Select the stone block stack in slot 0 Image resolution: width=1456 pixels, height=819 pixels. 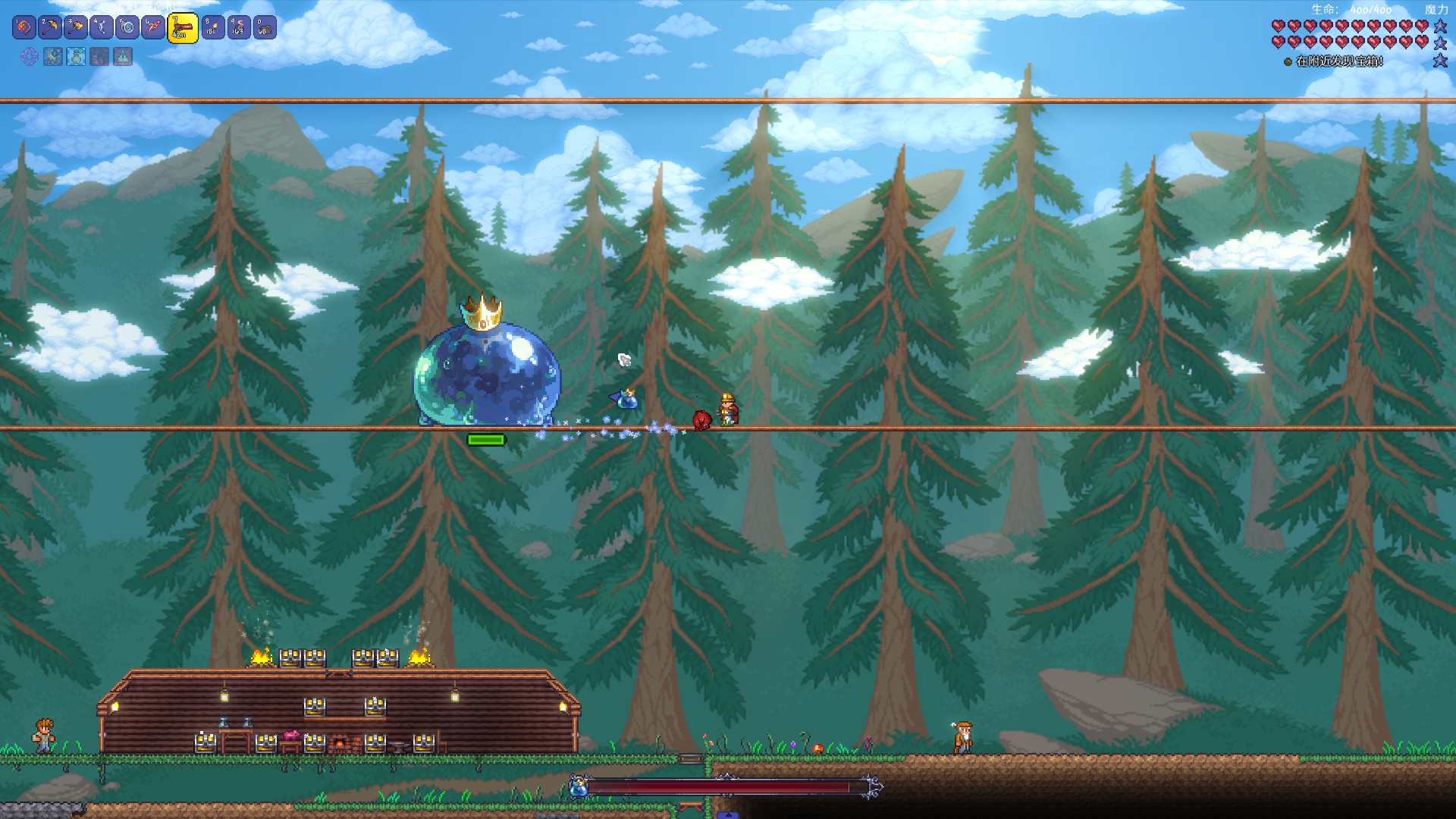(265, 28)
